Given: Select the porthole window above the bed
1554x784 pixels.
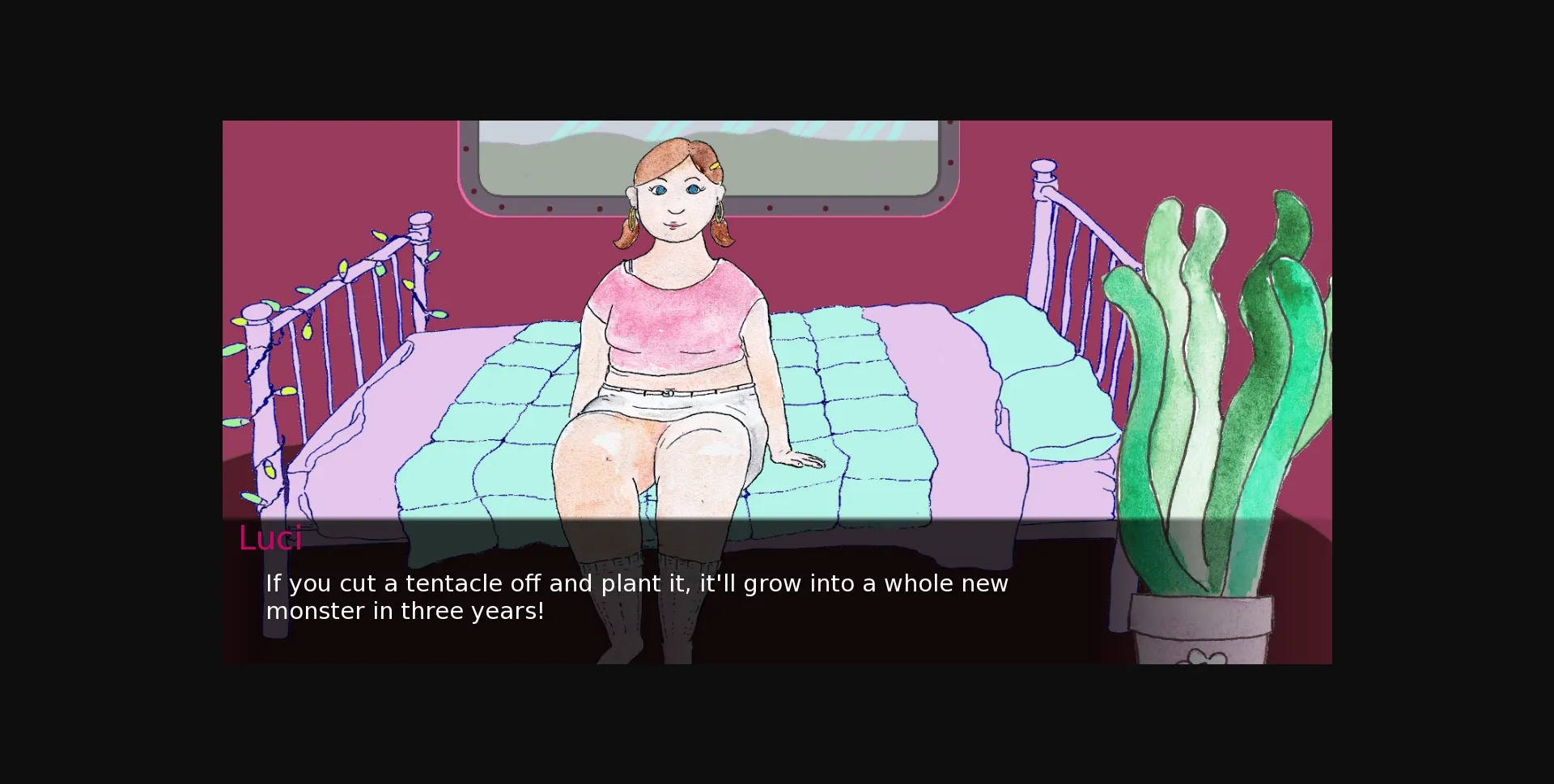Looking at the screenshot, I should point(826,158).
